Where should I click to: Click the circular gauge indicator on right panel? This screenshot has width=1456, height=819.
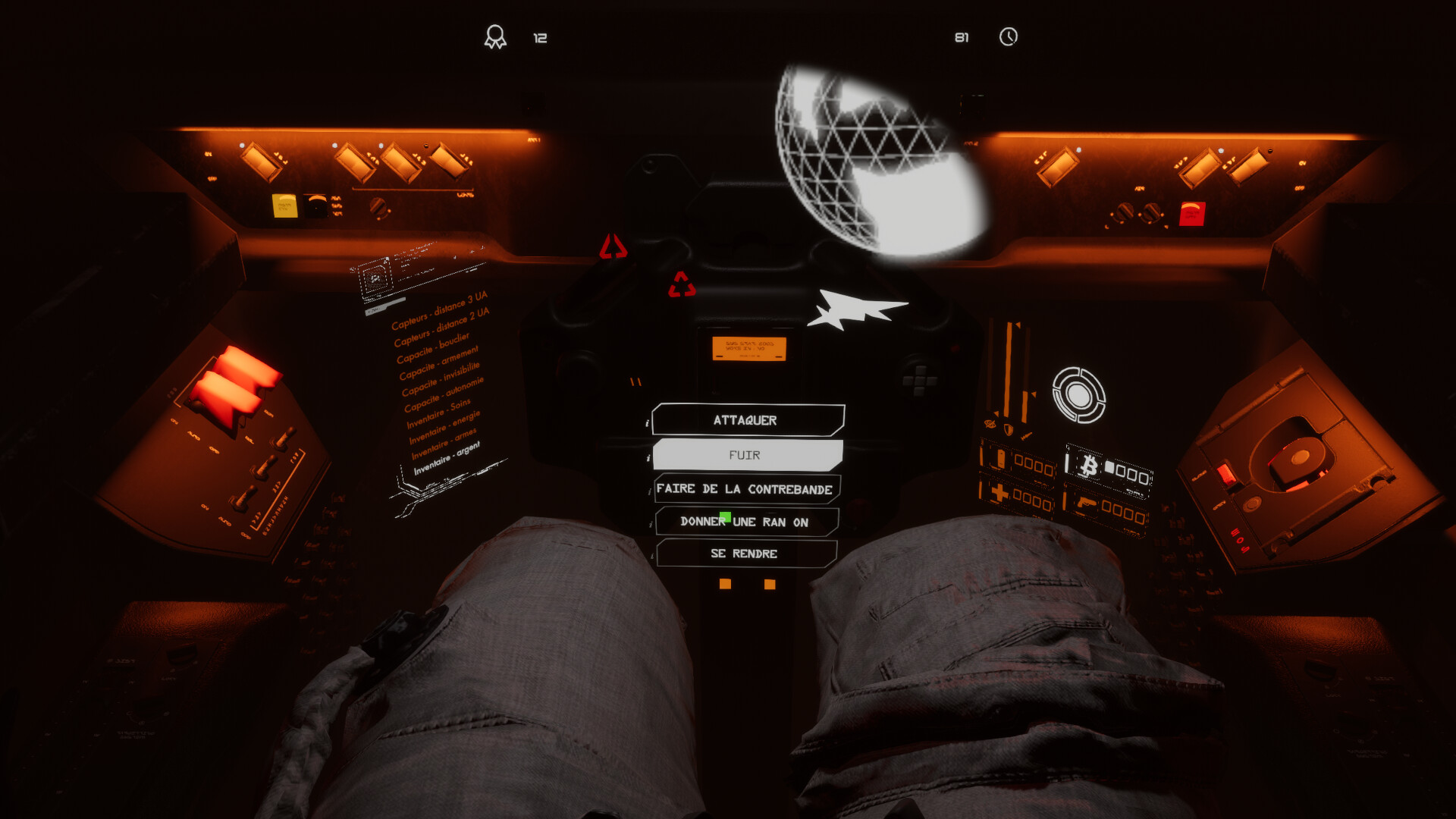tap(1078, 393)
